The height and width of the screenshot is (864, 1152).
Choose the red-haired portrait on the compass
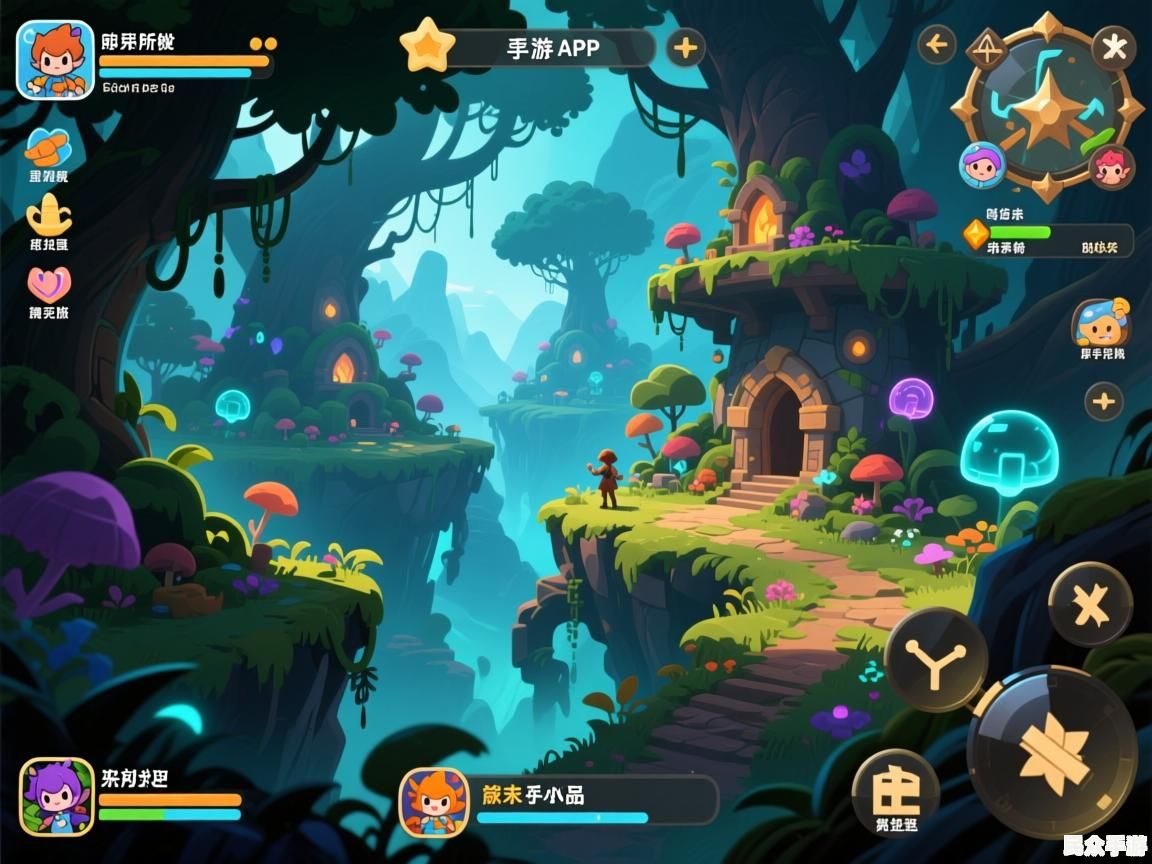tap(1111, 166)
